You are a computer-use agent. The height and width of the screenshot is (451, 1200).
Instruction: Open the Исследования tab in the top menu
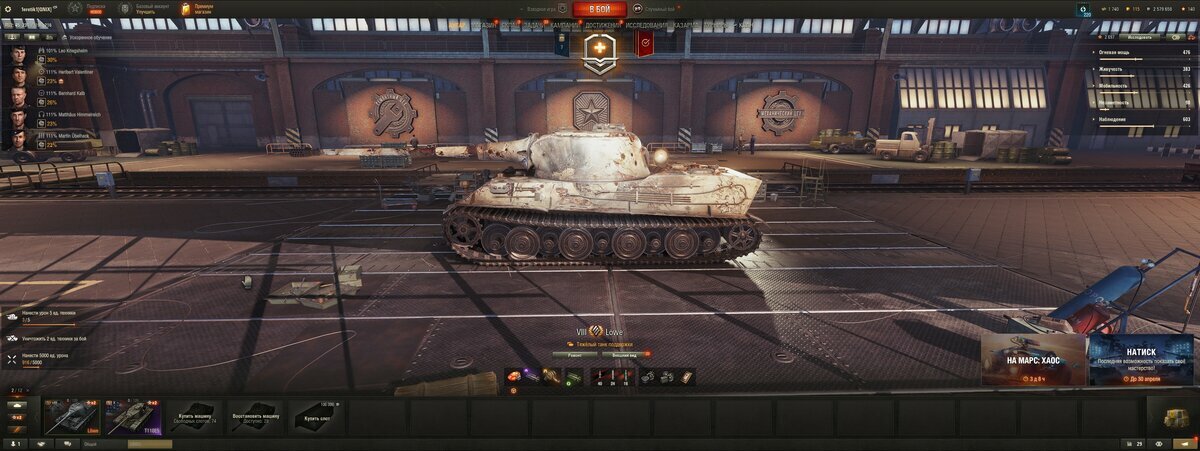646,25
